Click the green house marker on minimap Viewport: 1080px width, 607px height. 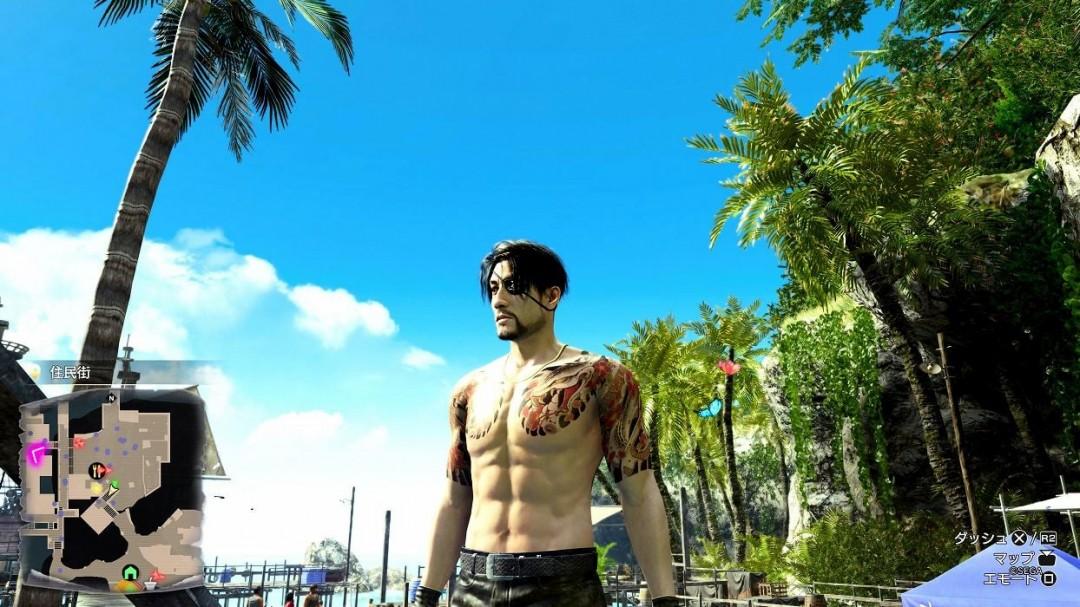130,572
